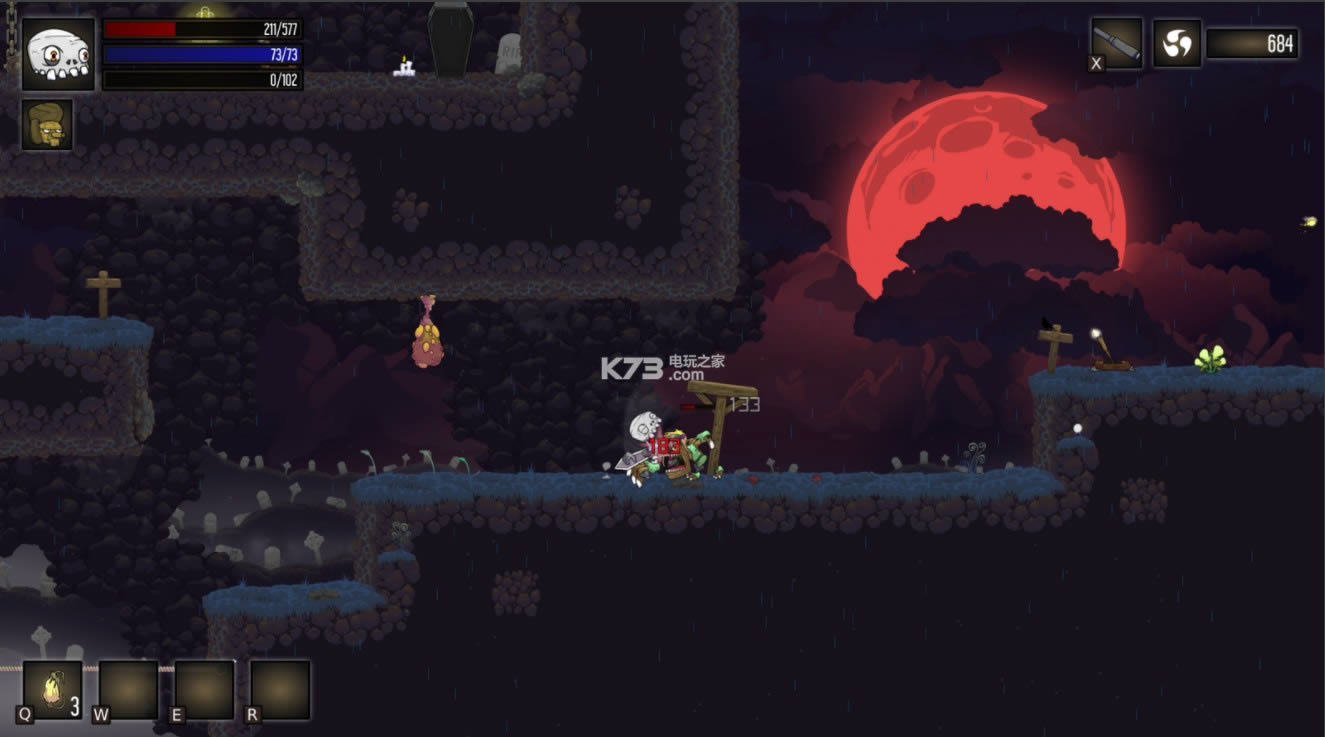Screen dimensions: 1325x737
Task: Select the golden bearded head icon
Action: 47,125
